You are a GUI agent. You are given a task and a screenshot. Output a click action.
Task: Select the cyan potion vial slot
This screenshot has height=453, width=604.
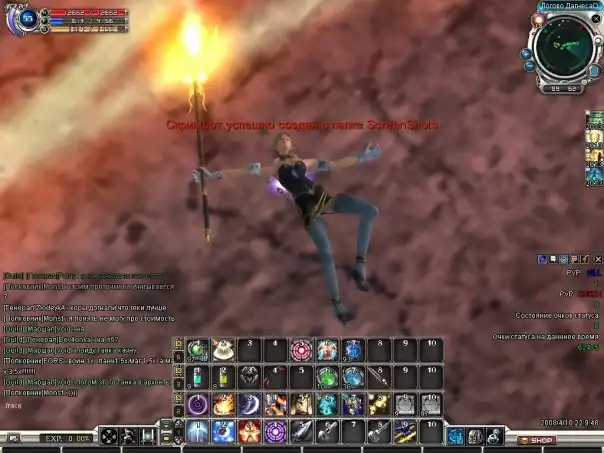(x=198, y=377)
